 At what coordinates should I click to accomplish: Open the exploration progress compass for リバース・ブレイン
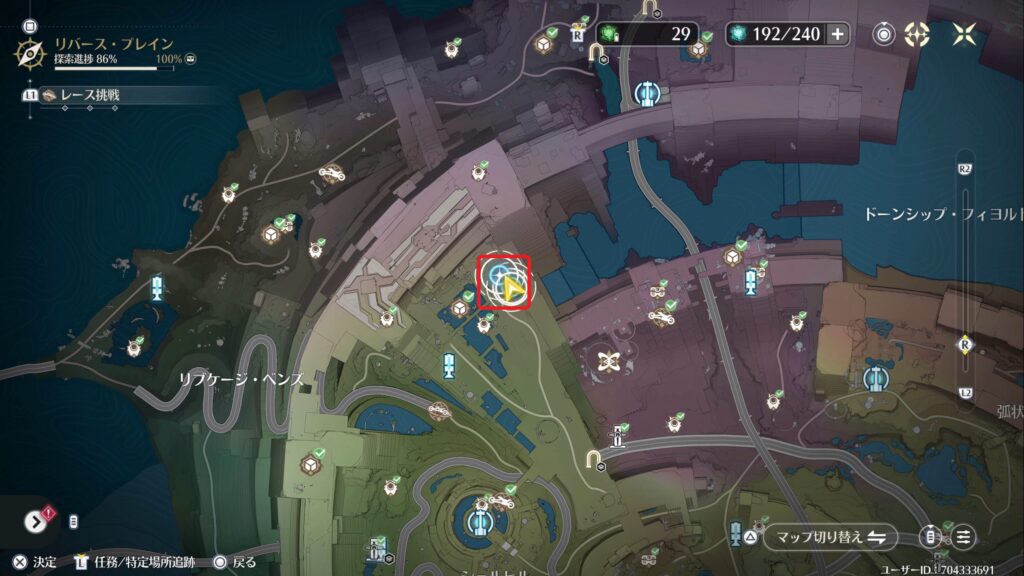pyautogui.click(x=32, y=51)
